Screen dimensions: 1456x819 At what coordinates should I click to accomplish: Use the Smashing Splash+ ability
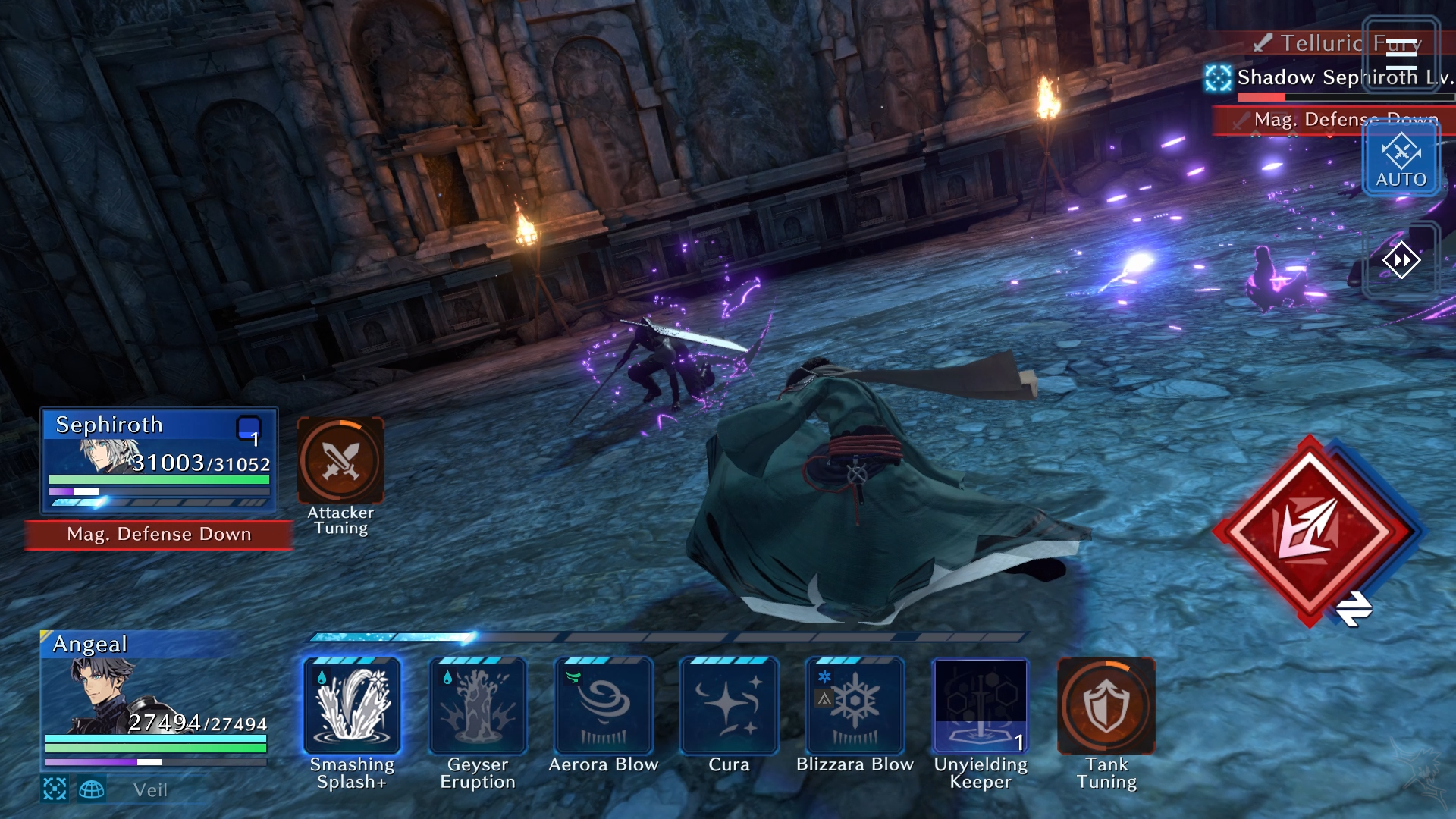coord(352,706)
